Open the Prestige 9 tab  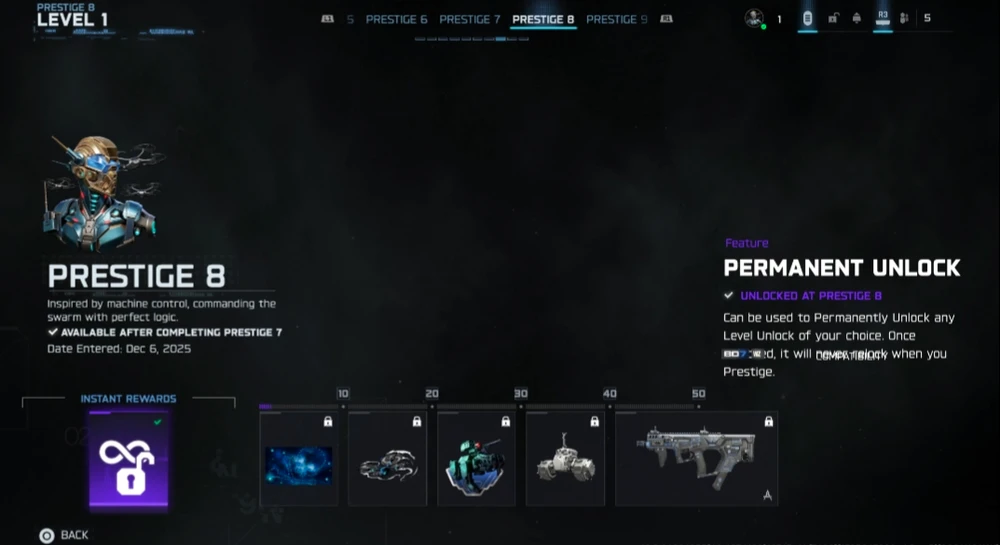pos(616,19)
